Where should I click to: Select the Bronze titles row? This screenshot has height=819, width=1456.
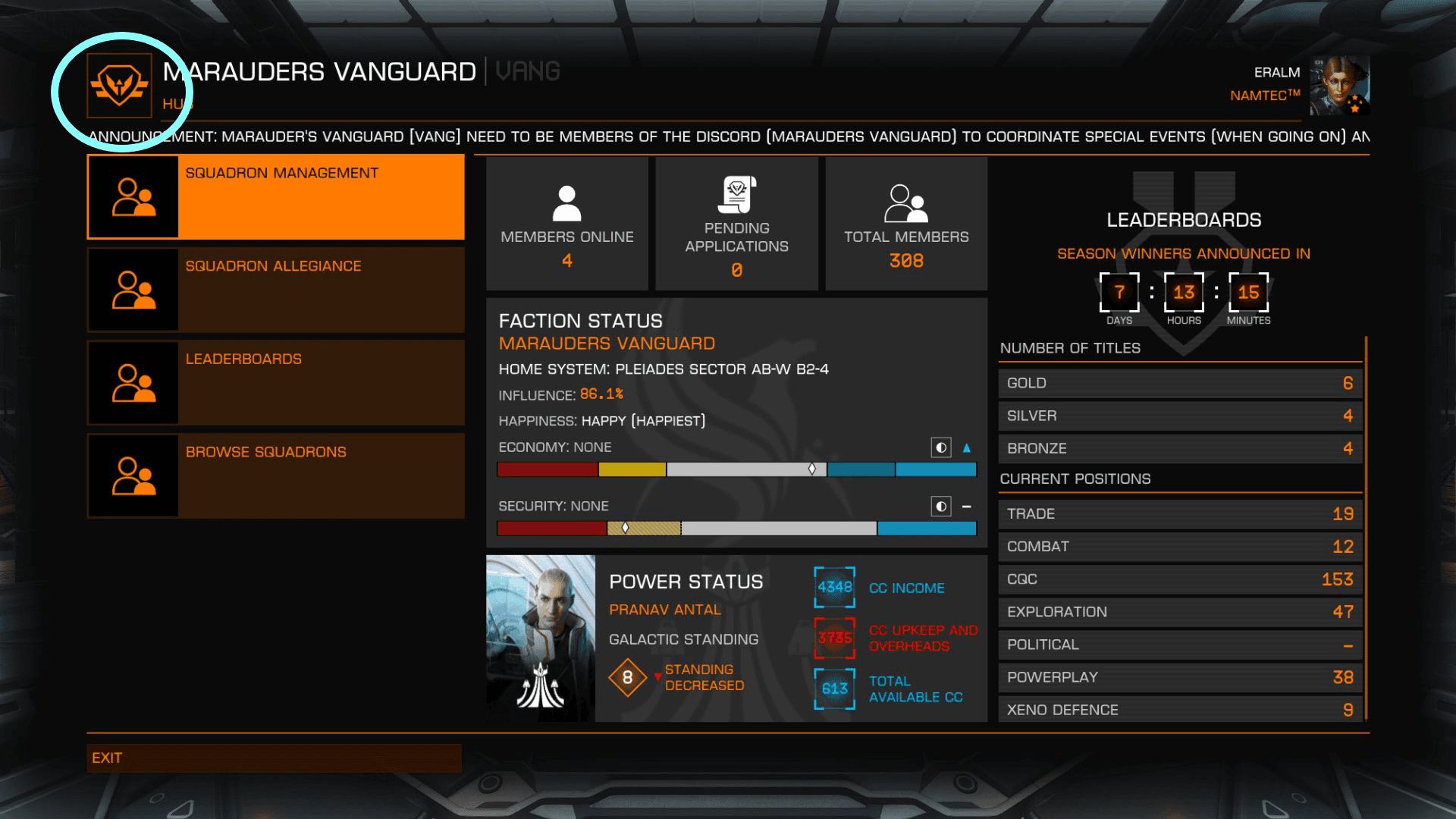[x=1180, y=449]
